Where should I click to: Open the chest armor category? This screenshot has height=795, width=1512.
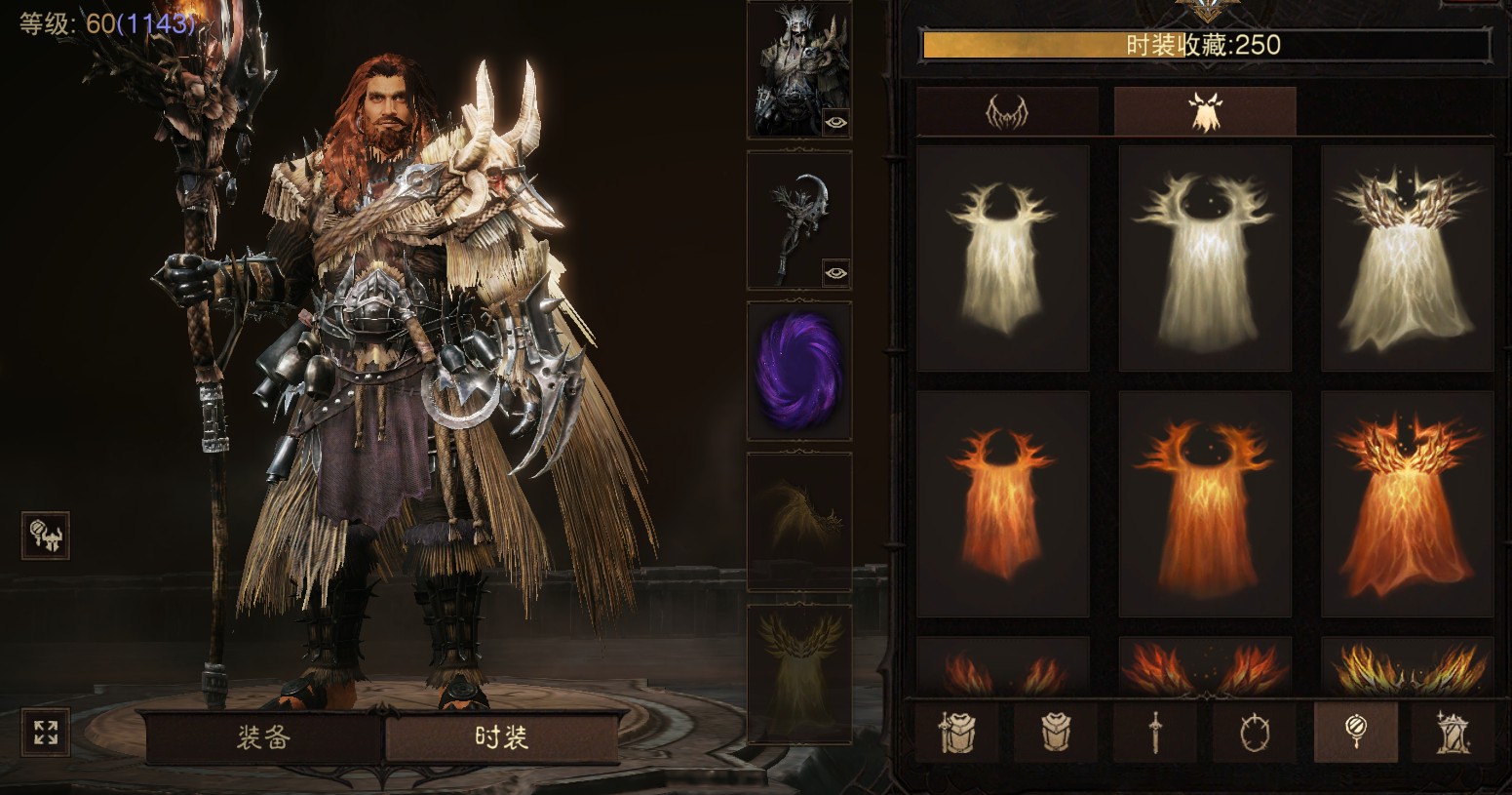coord(1056,732)
